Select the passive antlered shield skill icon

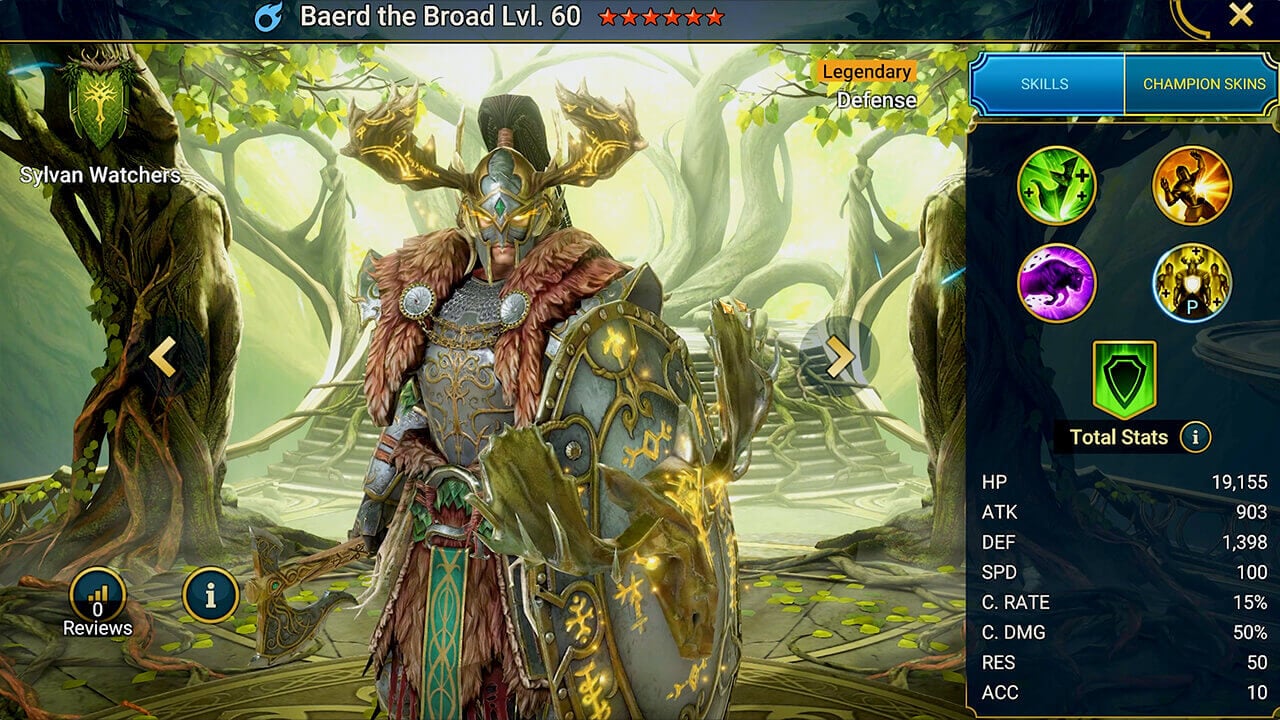[1191, 283]
